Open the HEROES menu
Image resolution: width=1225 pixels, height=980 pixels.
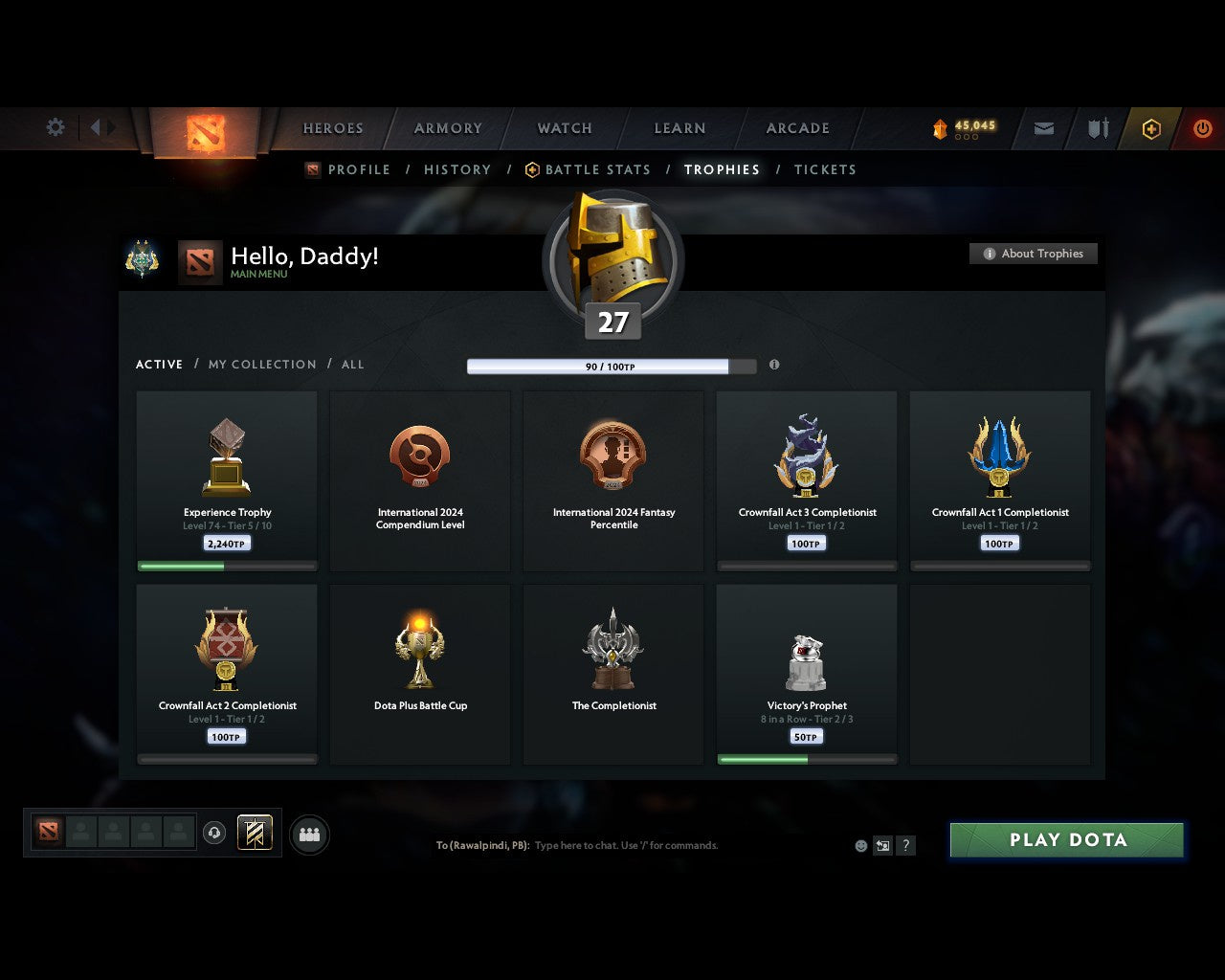click(x=332, y=127)
